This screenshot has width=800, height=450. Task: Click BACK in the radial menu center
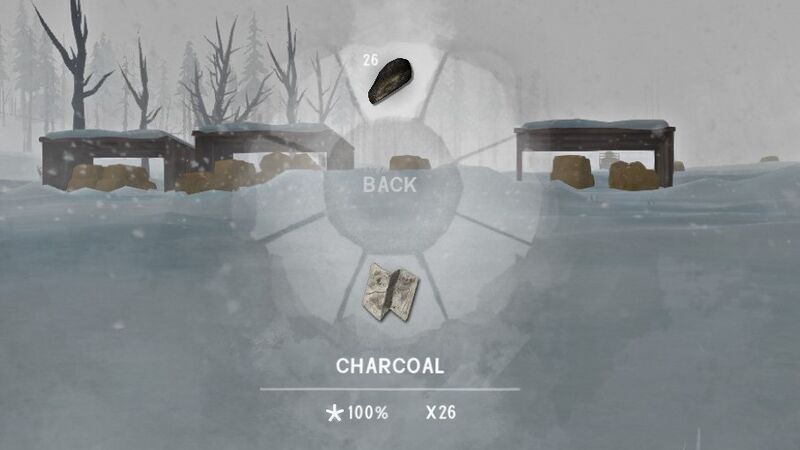click(390, 185)
